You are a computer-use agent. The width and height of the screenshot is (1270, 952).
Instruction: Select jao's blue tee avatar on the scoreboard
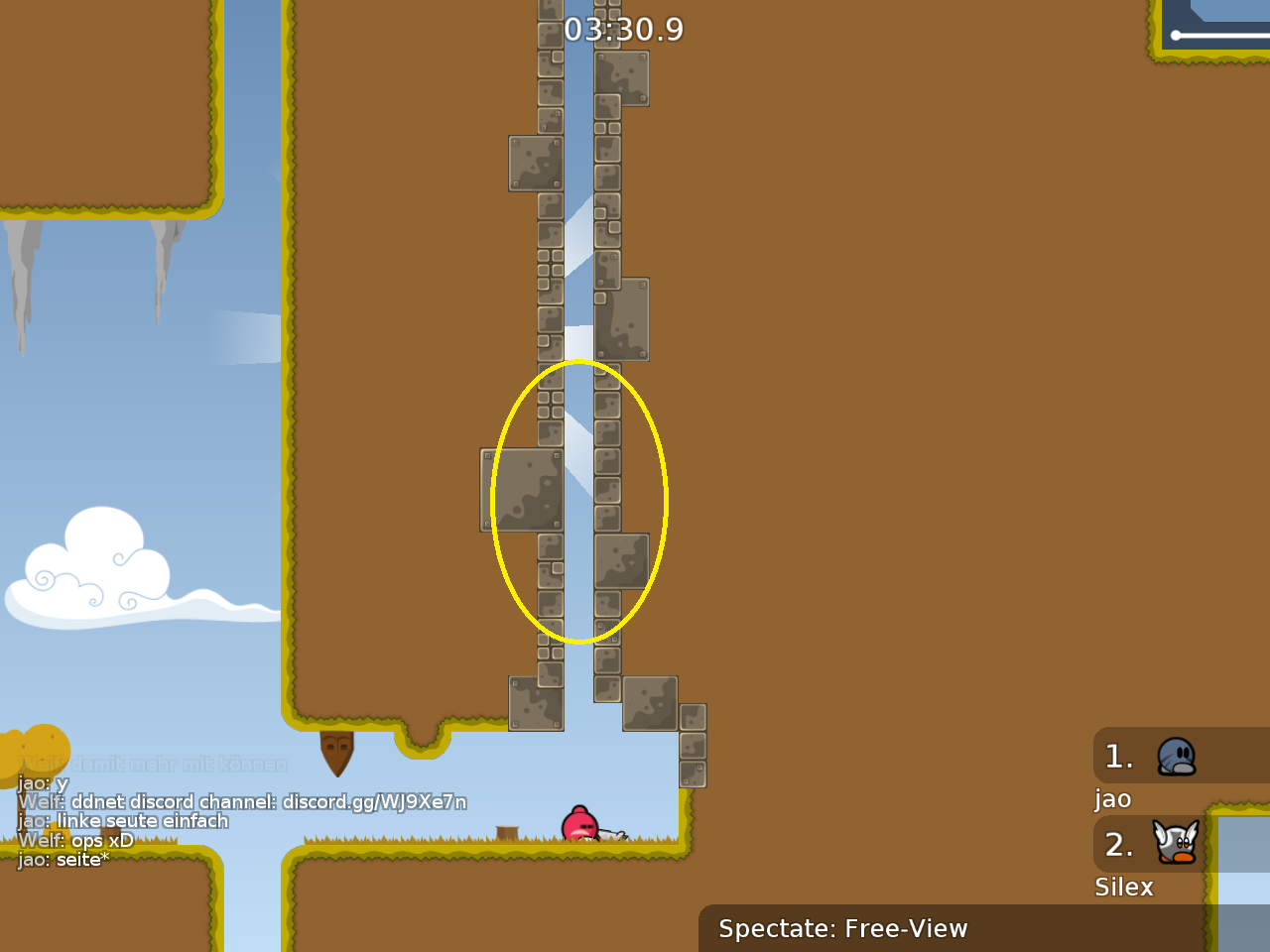pyautogui.click(x=1176, y=755)
